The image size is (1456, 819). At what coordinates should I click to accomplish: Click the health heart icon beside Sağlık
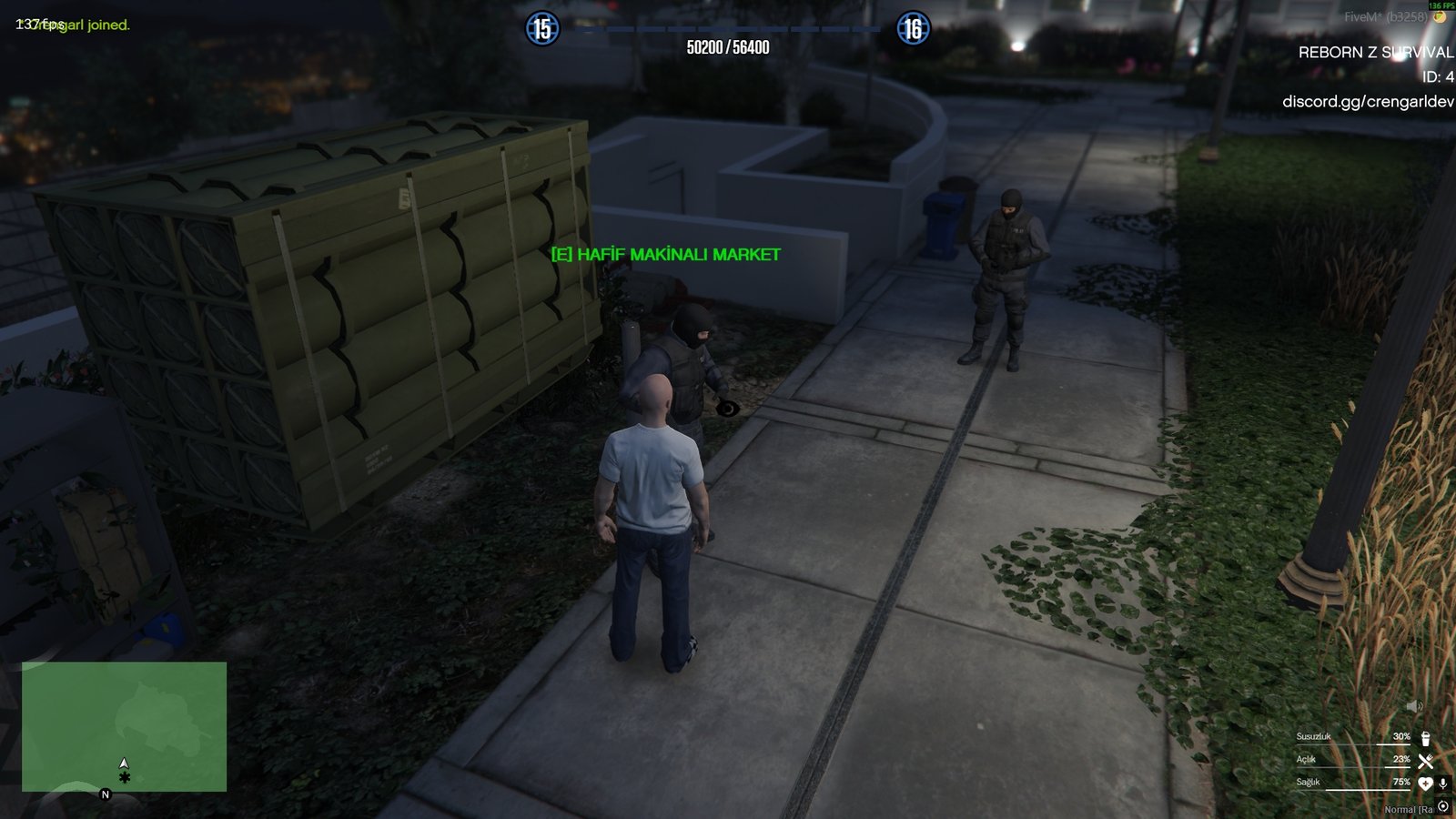coord(1426,784)
